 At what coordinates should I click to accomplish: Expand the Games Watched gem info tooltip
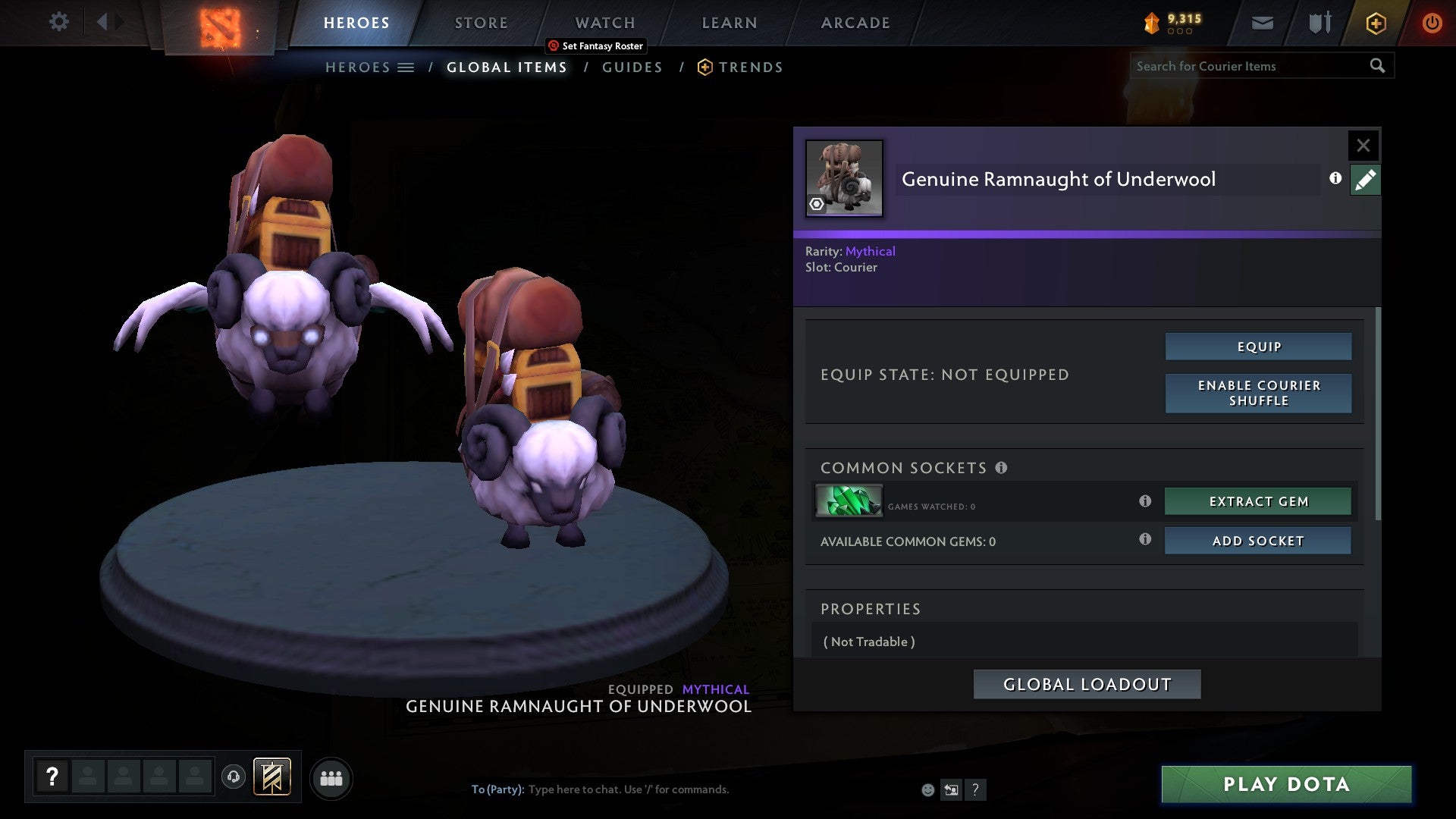coord(1145,501)
